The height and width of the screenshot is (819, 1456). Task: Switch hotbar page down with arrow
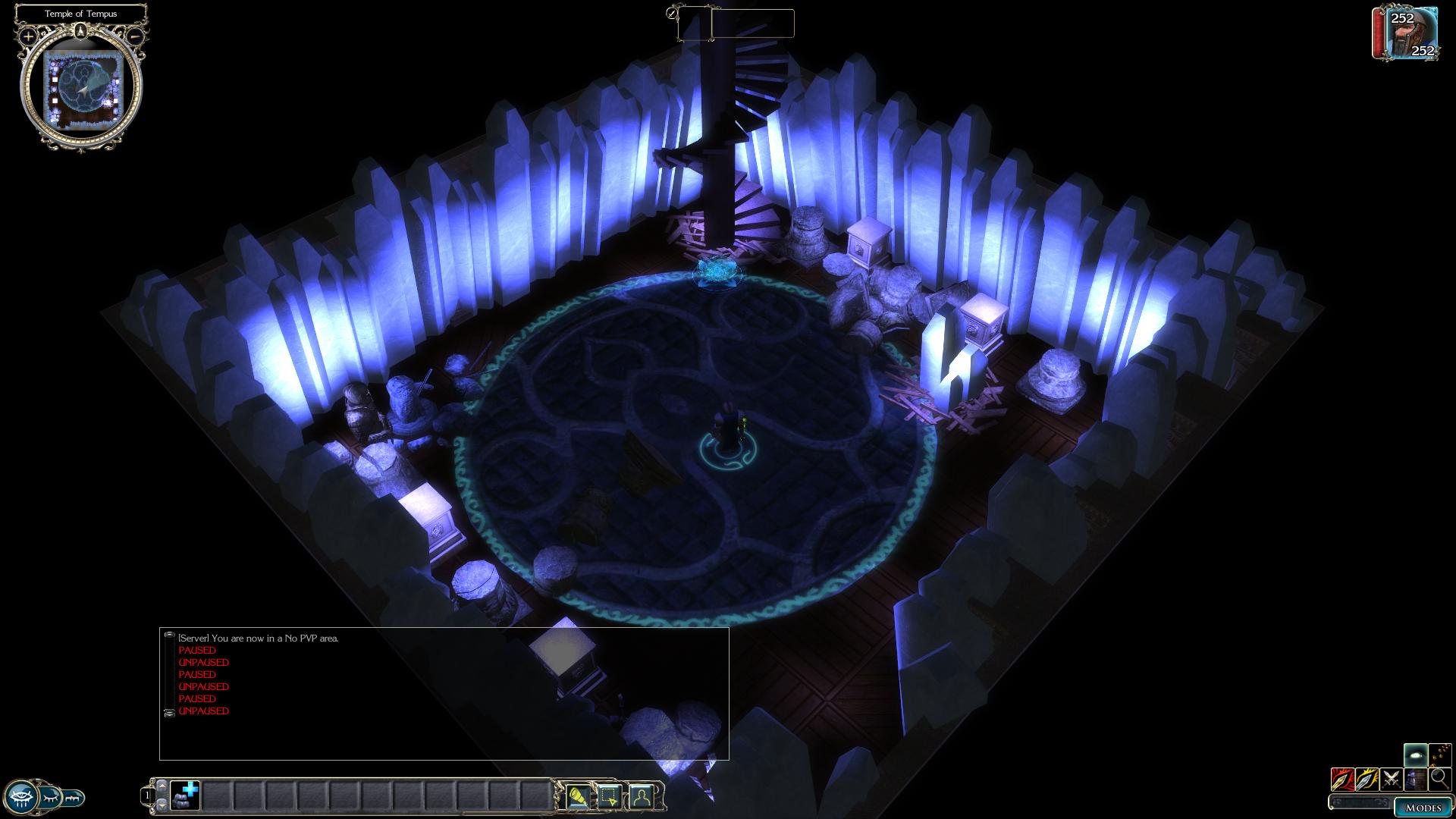162,804
